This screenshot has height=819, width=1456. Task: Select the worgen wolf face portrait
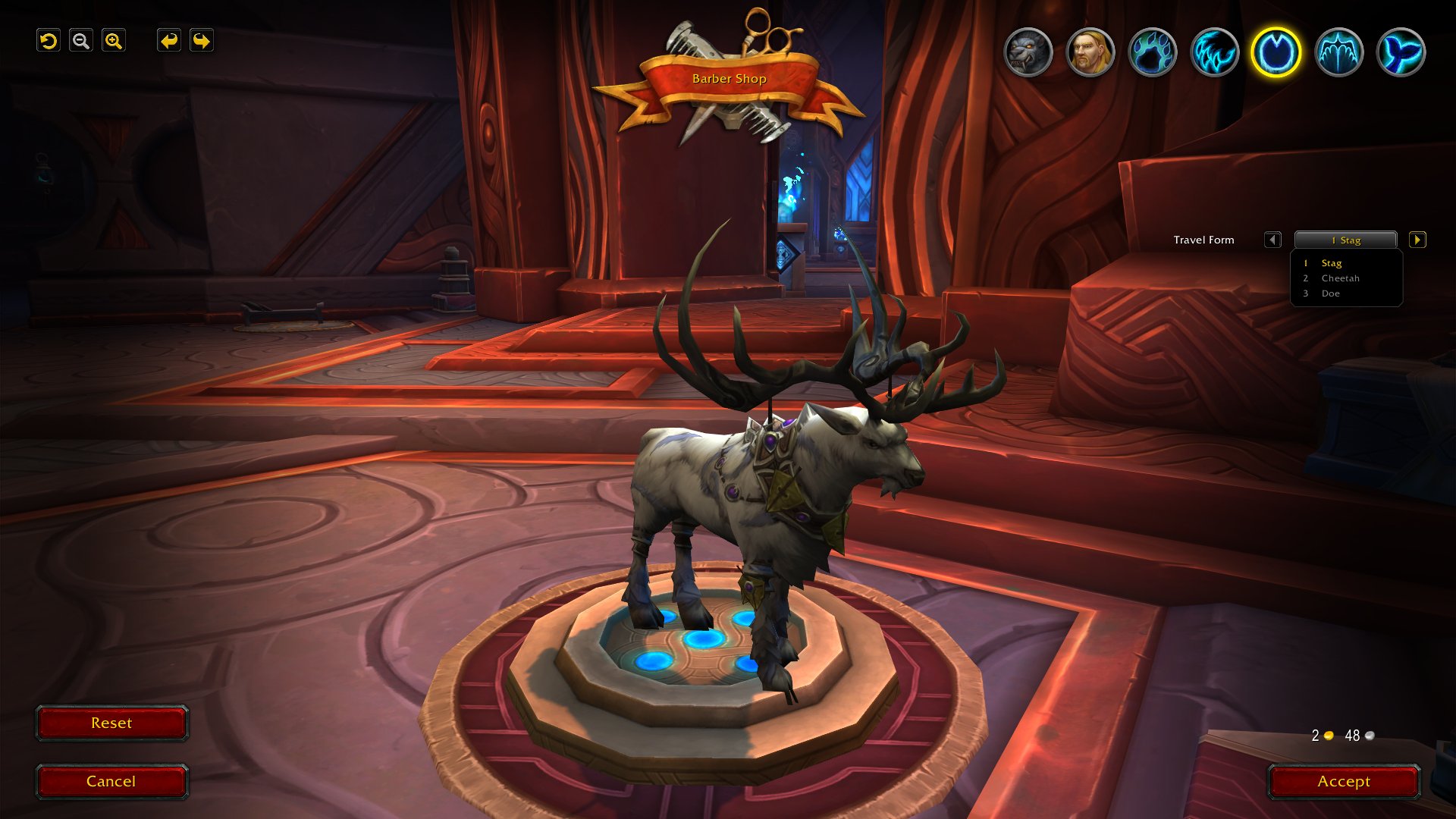pyautogui.click(x=1028, y=52)
